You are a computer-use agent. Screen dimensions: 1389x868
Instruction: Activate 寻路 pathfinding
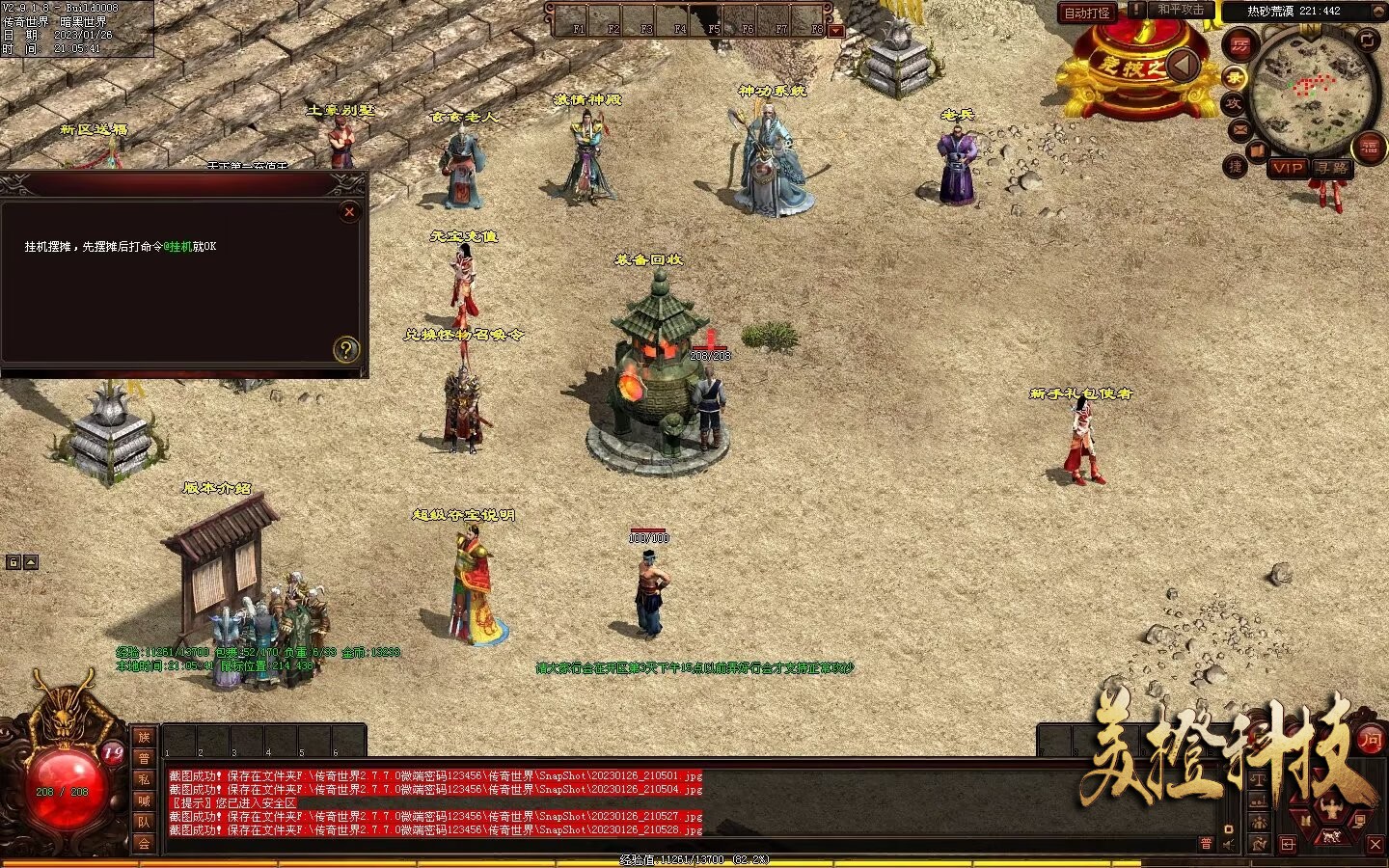click(x=1332, y=167)
